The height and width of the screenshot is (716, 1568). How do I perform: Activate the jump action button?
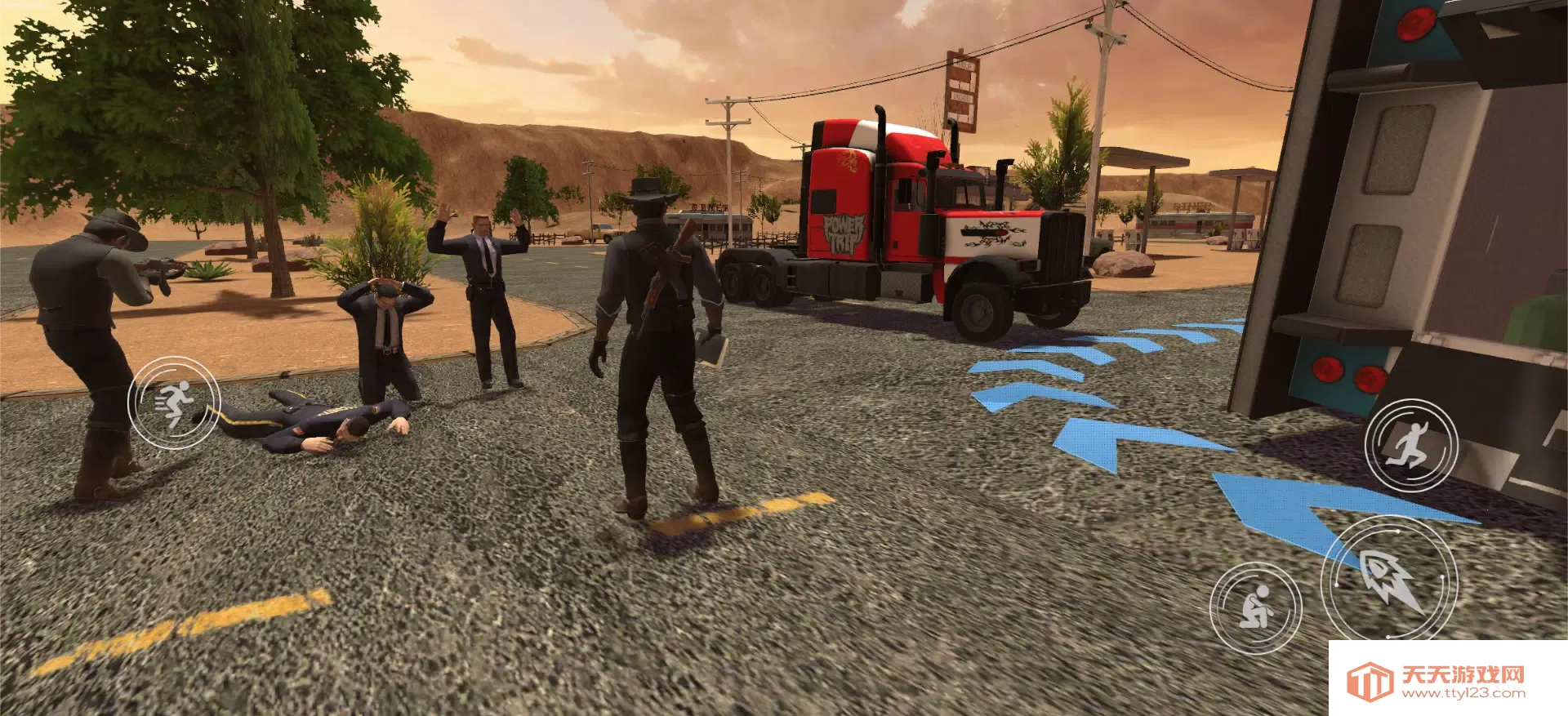point(1410,446)
